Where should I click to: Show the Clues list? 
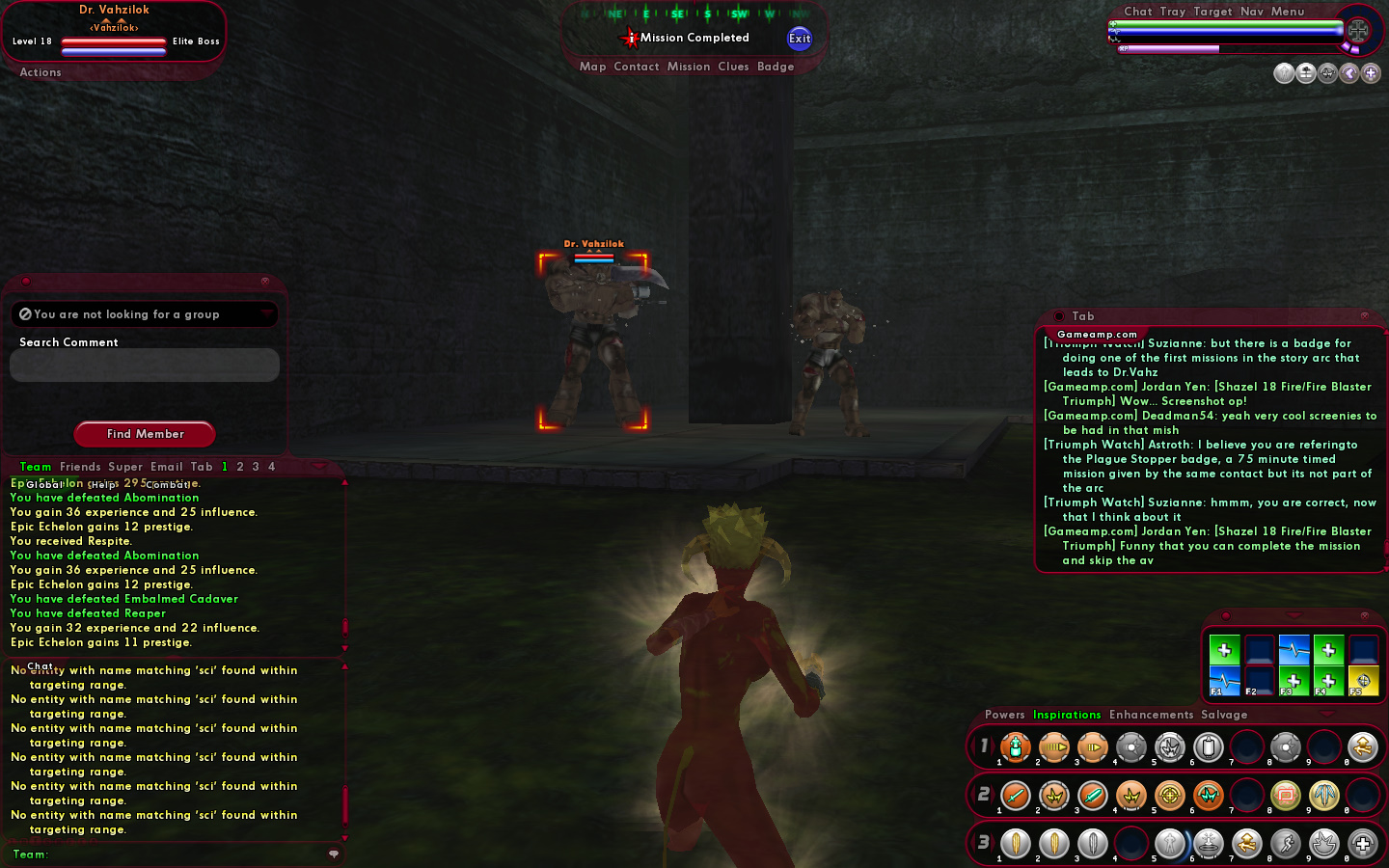click(733, 67)
